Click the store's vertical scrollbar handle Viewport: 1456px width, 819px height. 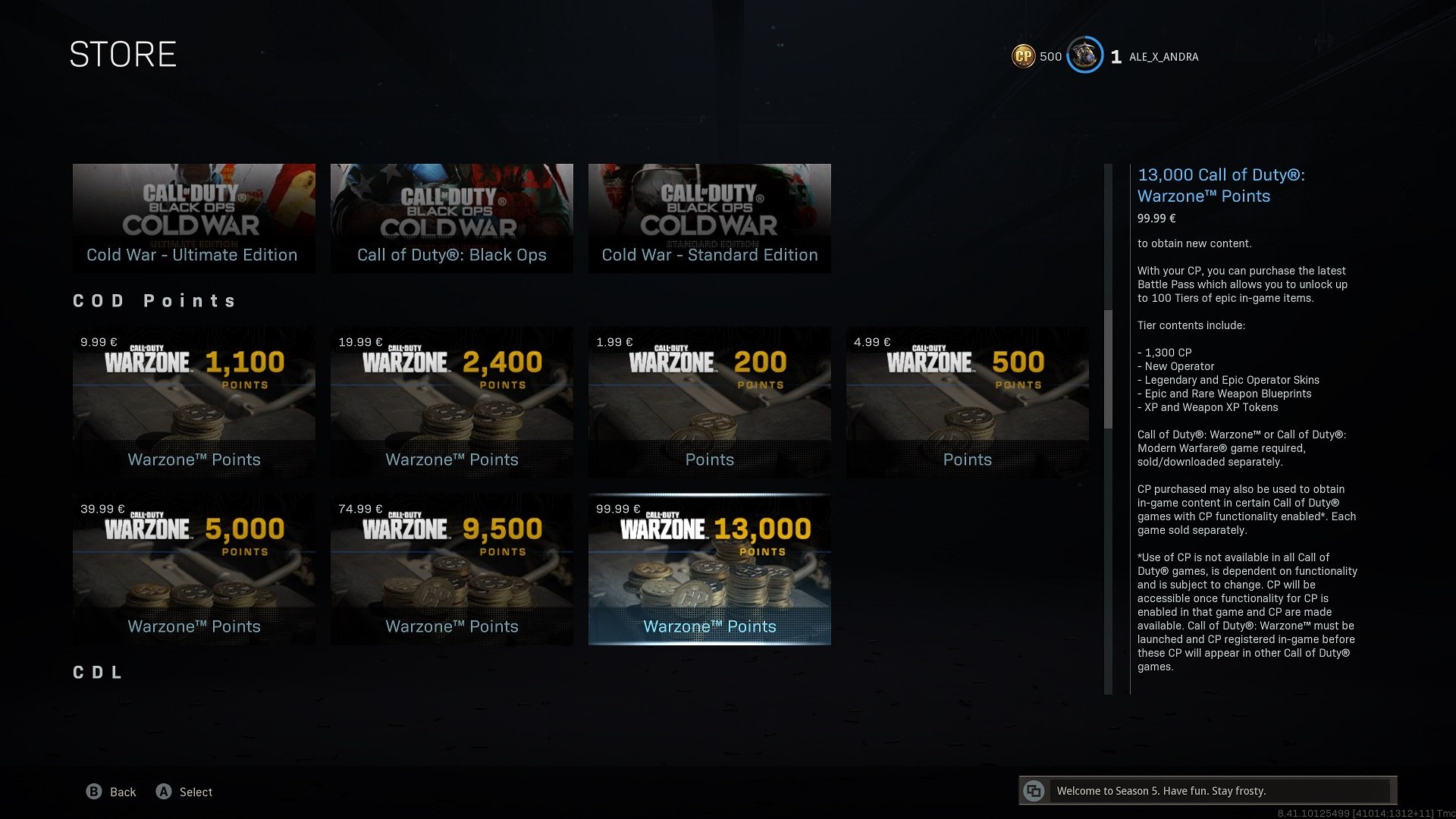[1108, 369]
